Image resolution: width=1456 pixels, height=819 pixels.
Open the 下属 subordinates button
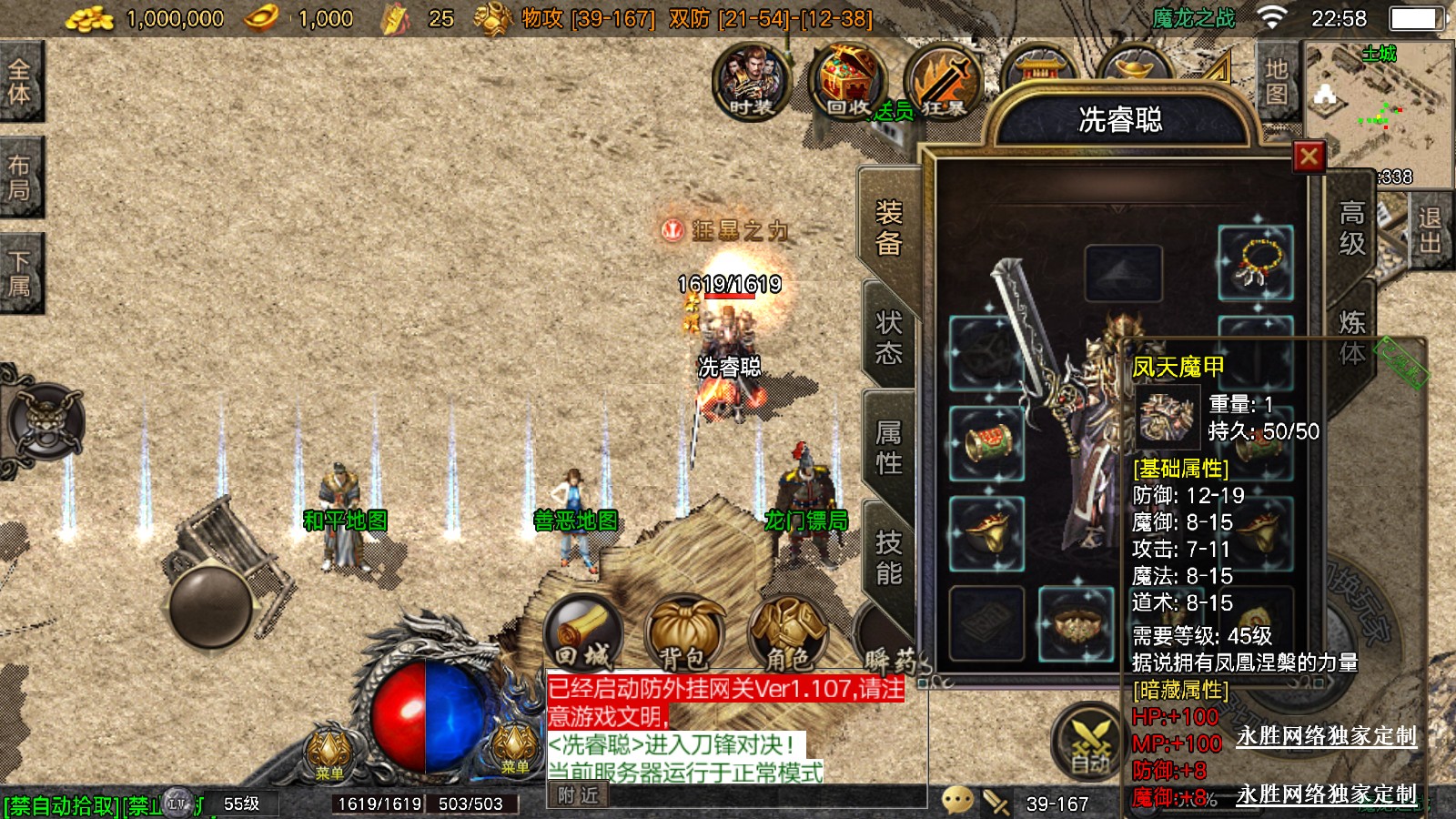pos(20,273)
